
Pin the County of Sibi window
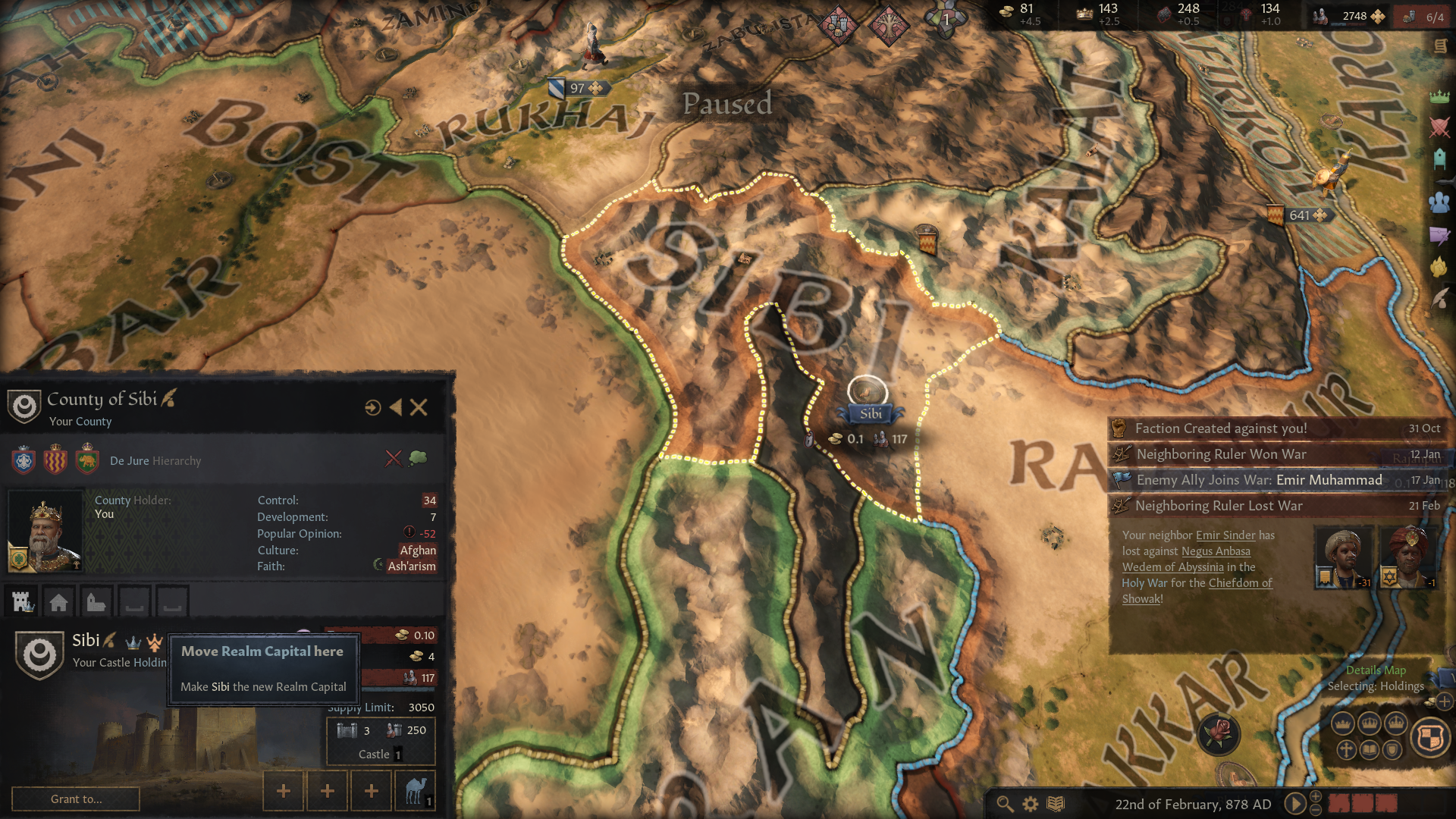(372, 408)
